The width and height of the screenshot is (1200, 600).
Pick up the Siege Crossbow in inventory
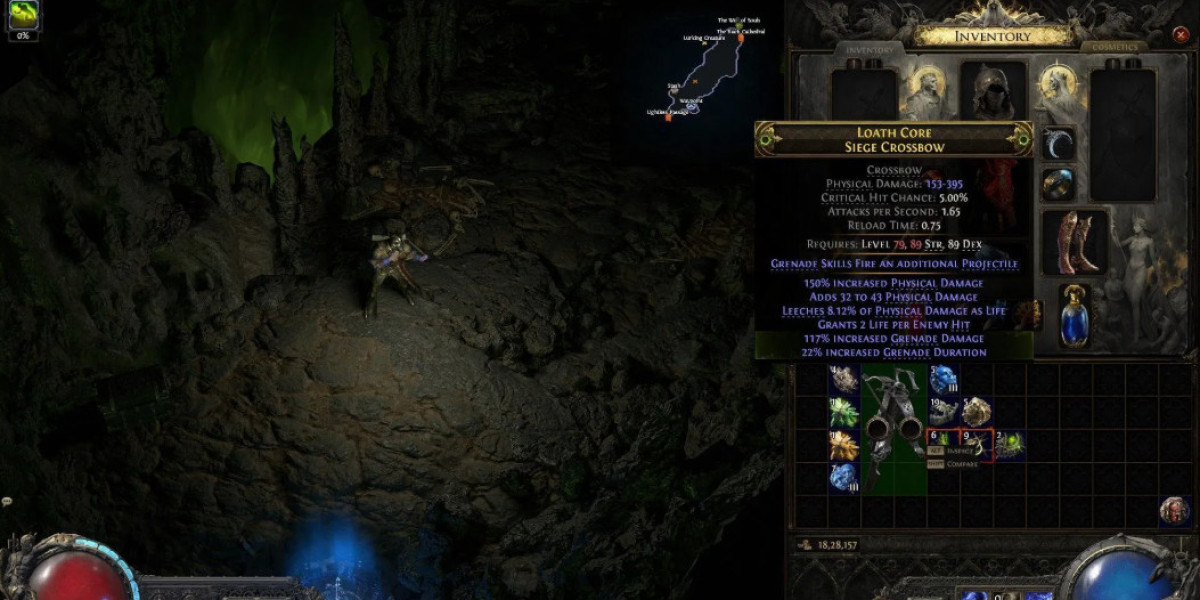pyautogui.click(x=895, y=428)
